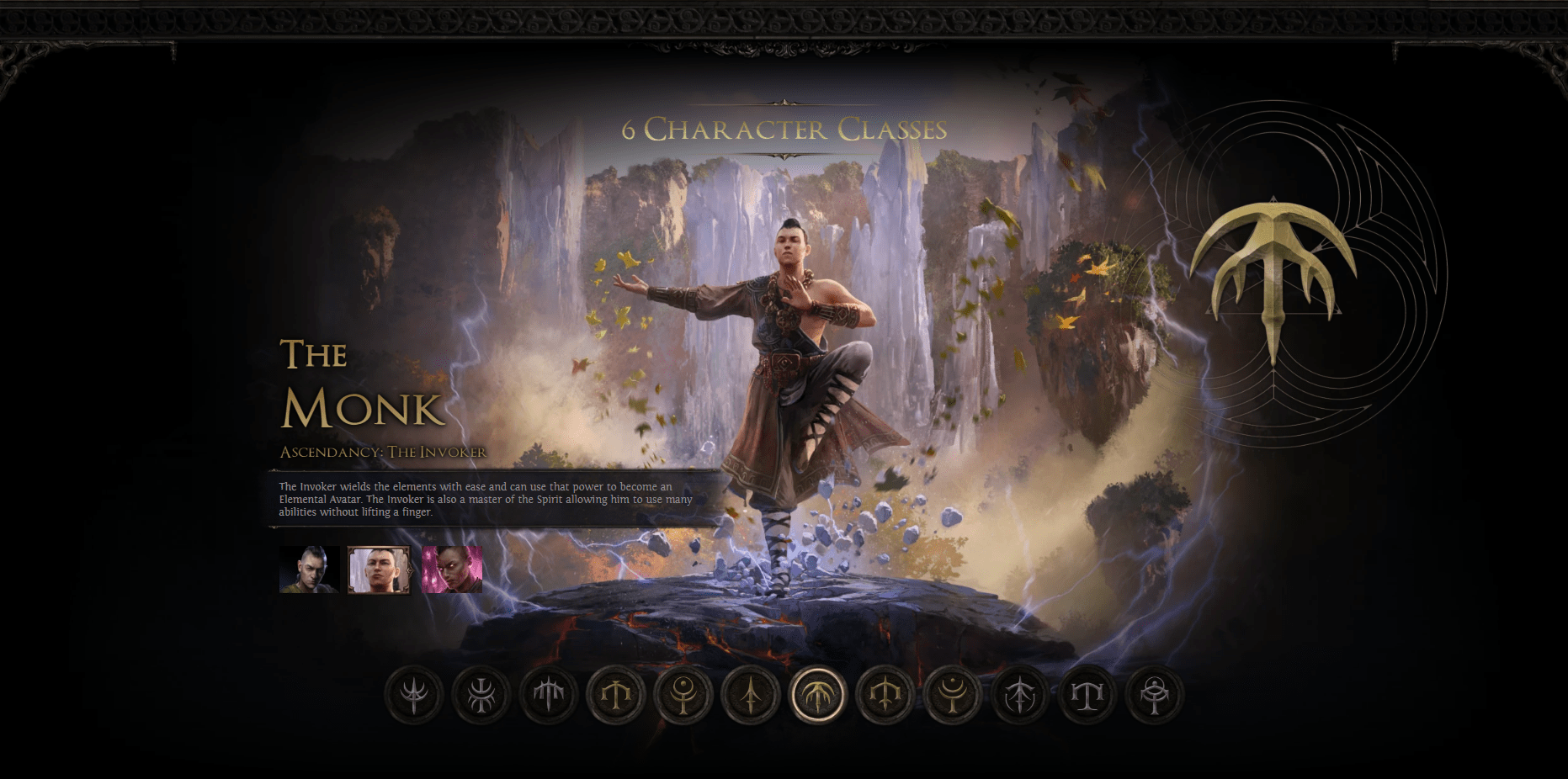This screenshot has height=779, width=1568.
Task: Select the triple-bladed silver crown class icon
Action: pyautogui.click(x=549, y=694)
